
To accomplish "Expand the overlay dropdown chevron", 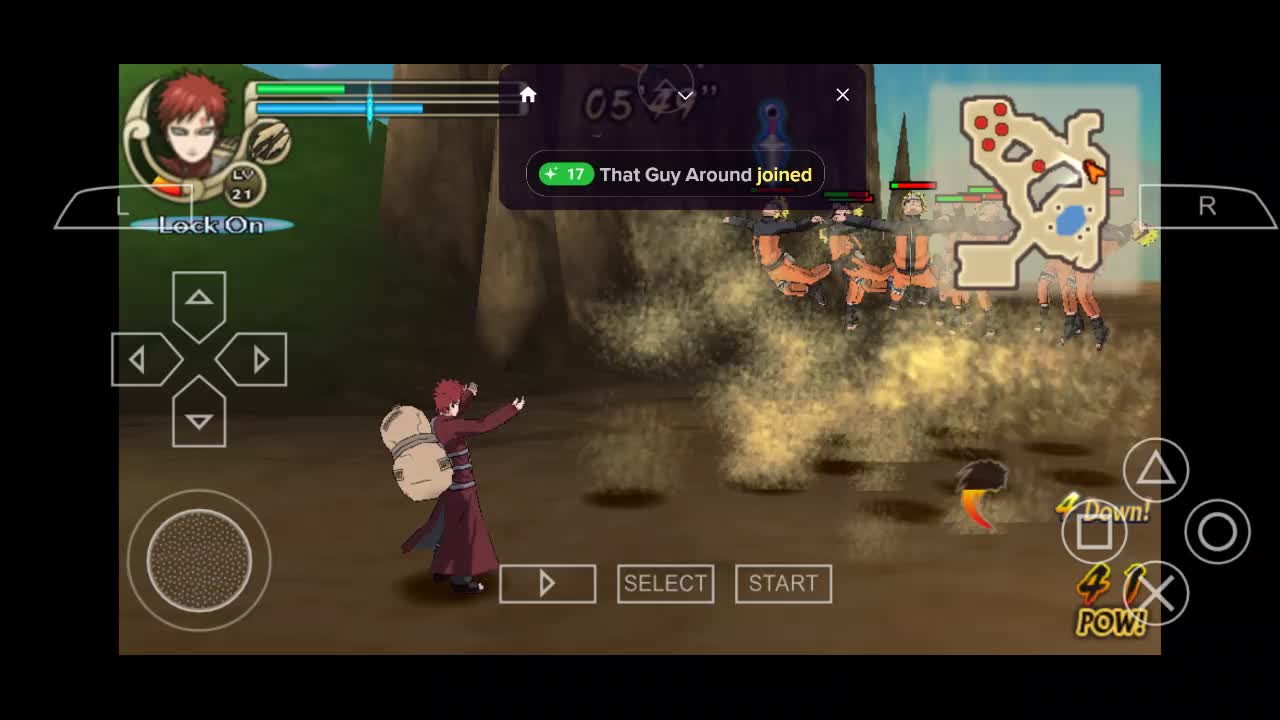I will click(685, 96).
